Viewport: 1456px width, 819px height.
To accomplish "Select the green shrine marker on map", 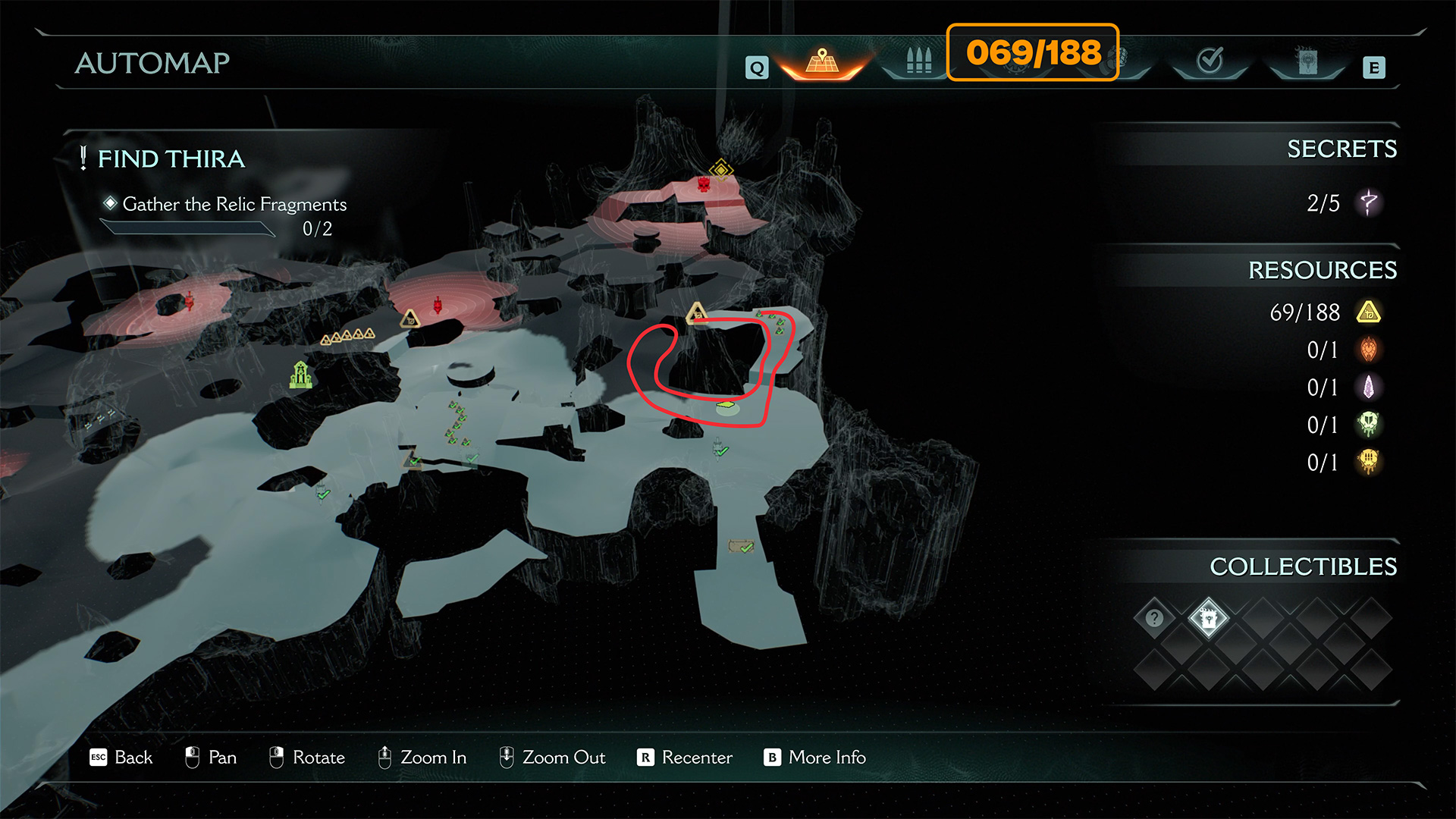I will [300, 375].
